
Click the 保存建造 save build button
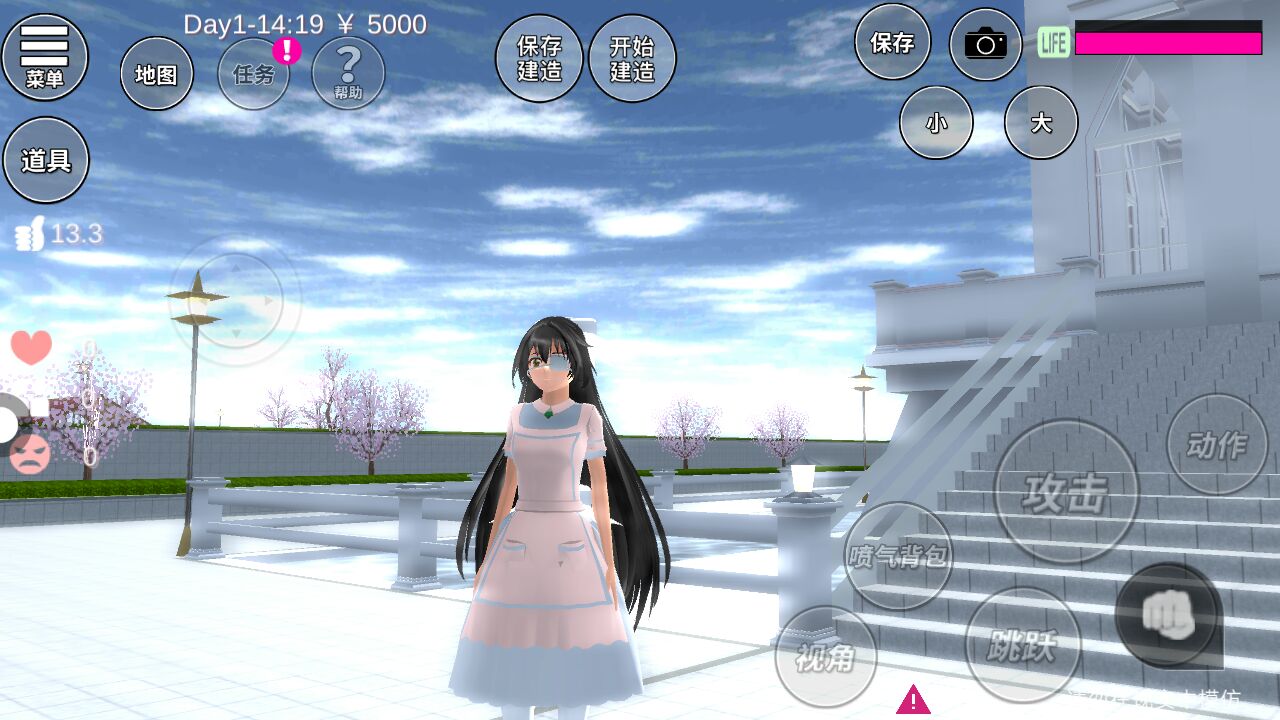[539, 58]
